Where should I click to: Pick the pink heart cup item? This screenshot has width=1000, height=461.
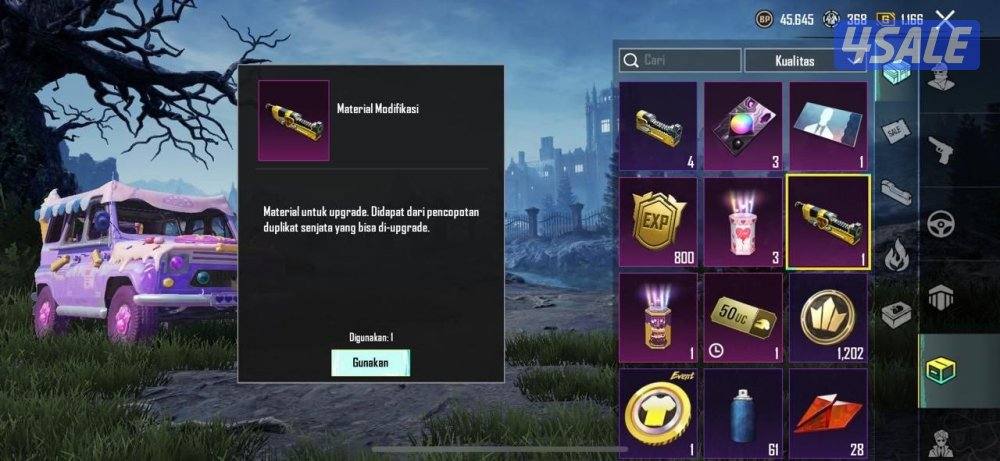point(743,221)
